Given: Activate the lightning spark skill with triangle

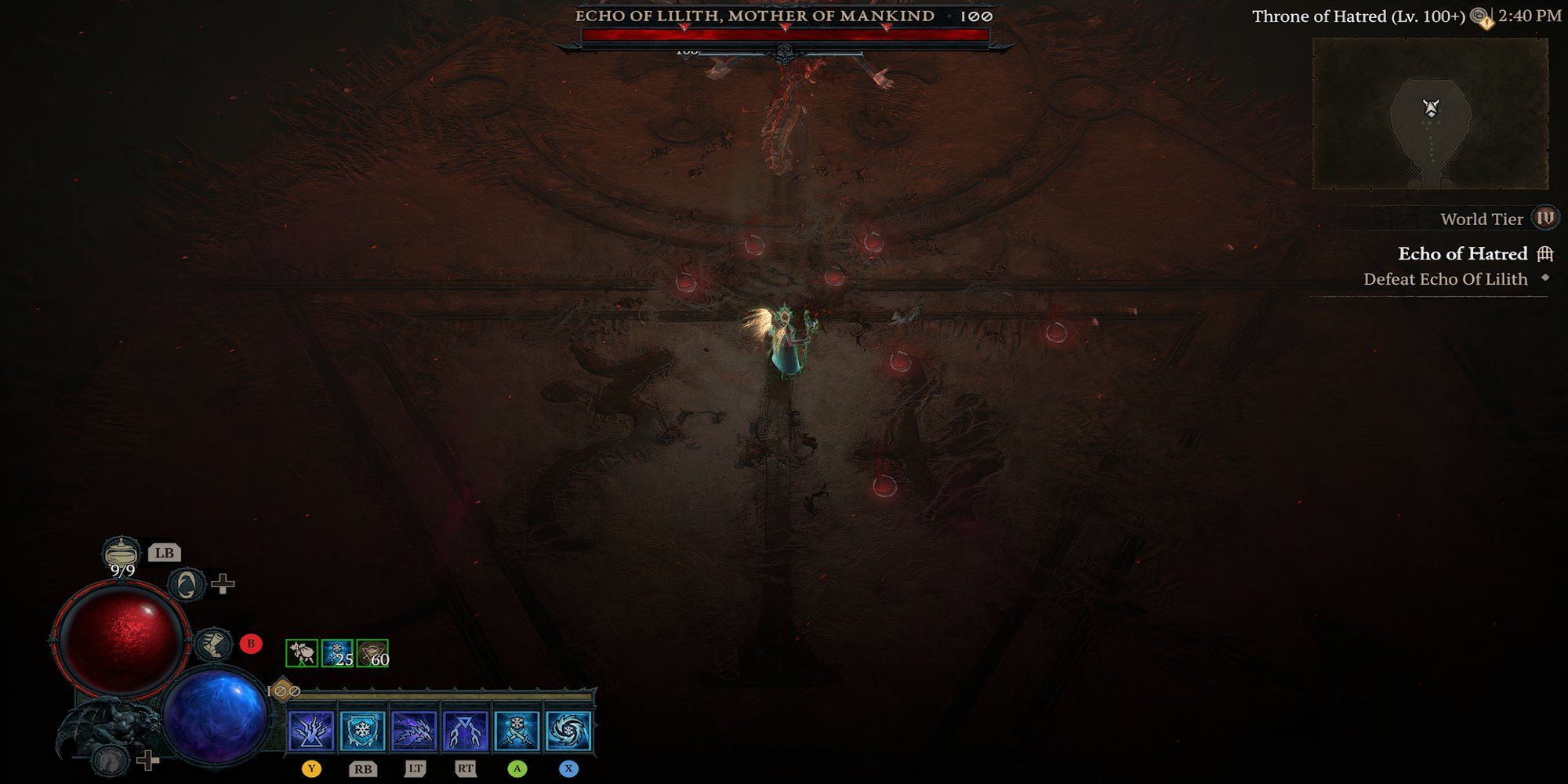Looking at the screenshot, I should coord(311,731).
